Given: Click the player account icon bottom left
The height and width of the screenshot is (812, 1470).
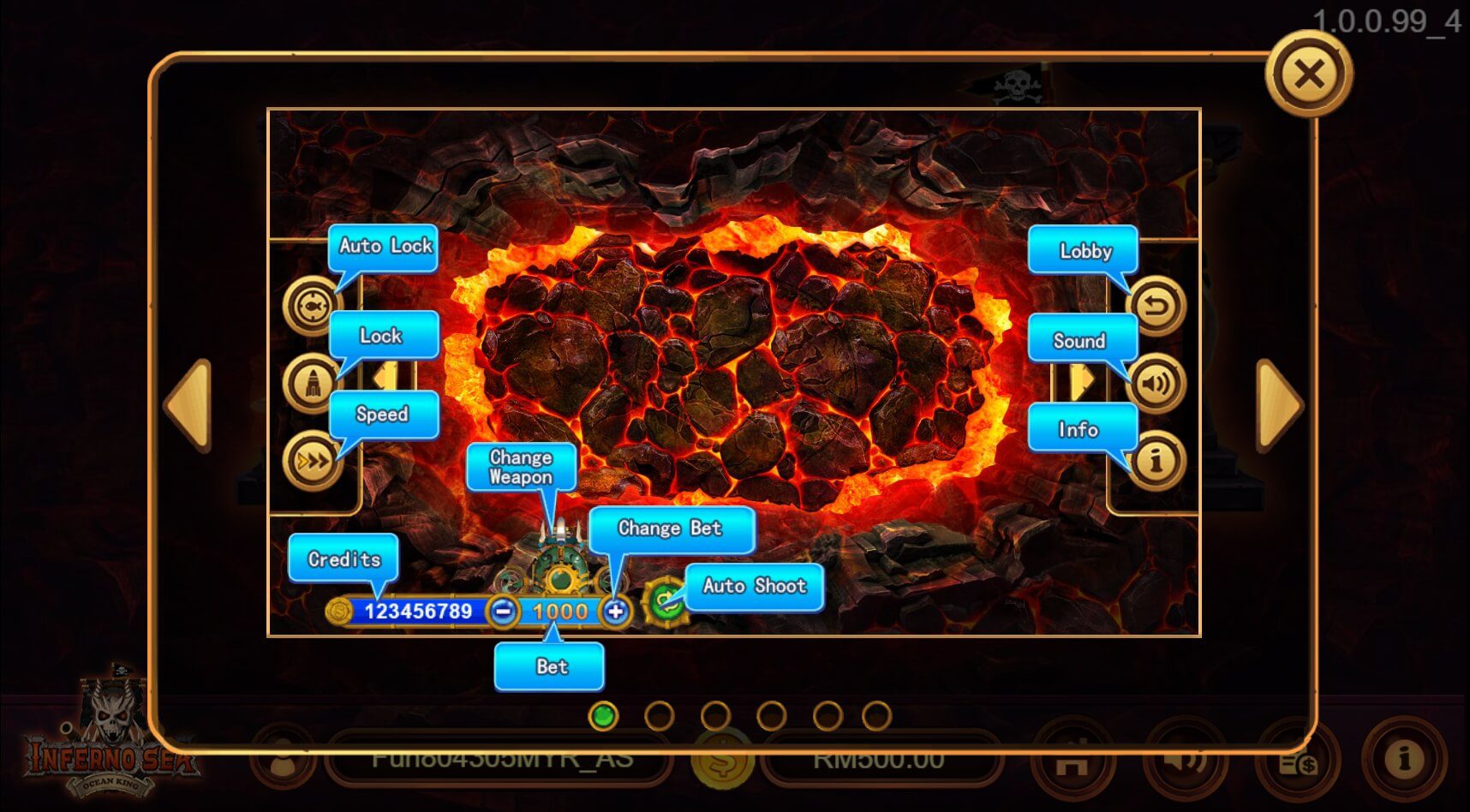Looking at the screenshot, I should [283, 759].
